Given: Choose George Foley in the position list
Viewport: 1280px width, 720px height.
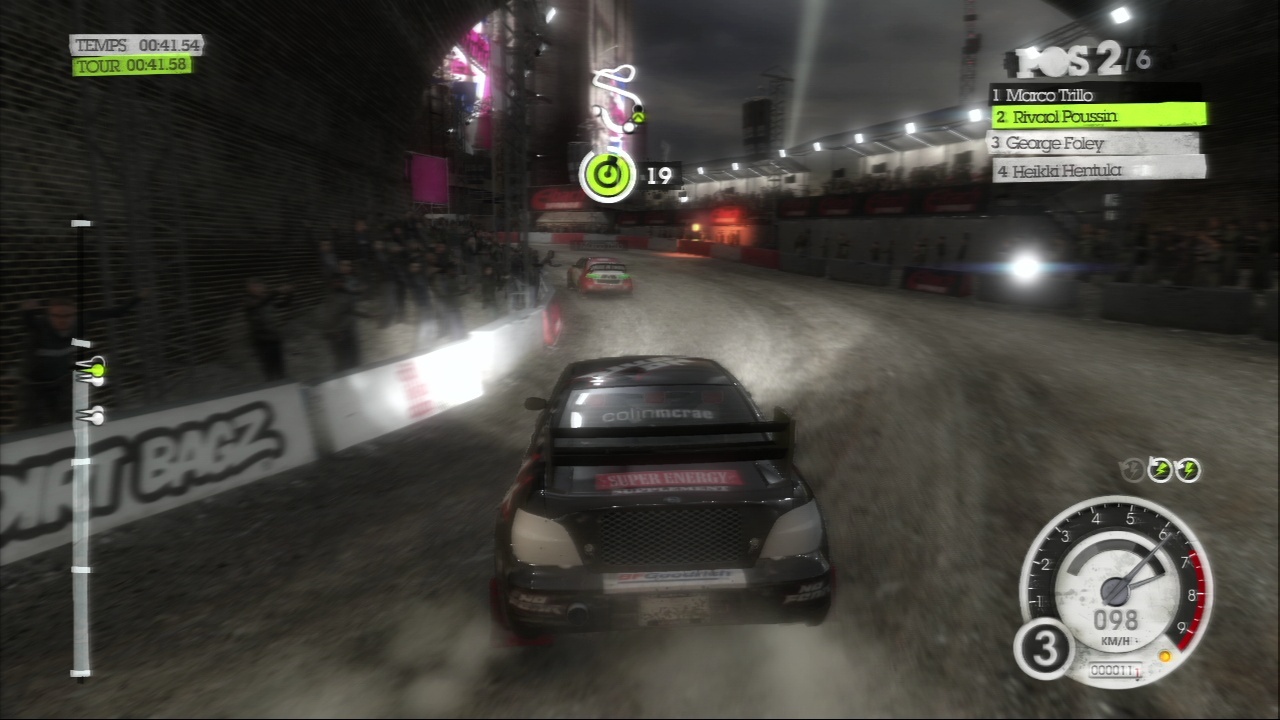Looking at the screenshot, I should pos(1094,143).
